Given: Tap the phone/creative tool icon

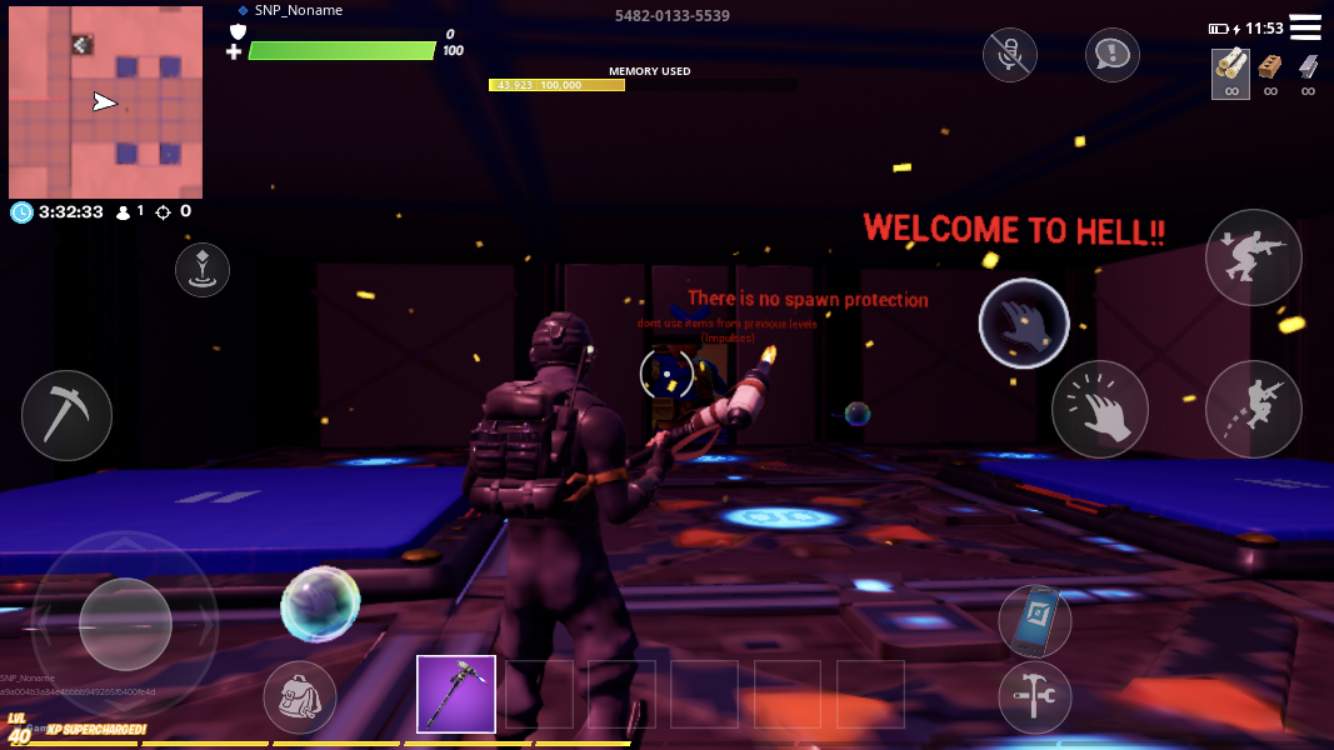Looking at the screenshot, I should pyautogui.click(x=1037, y=620).
